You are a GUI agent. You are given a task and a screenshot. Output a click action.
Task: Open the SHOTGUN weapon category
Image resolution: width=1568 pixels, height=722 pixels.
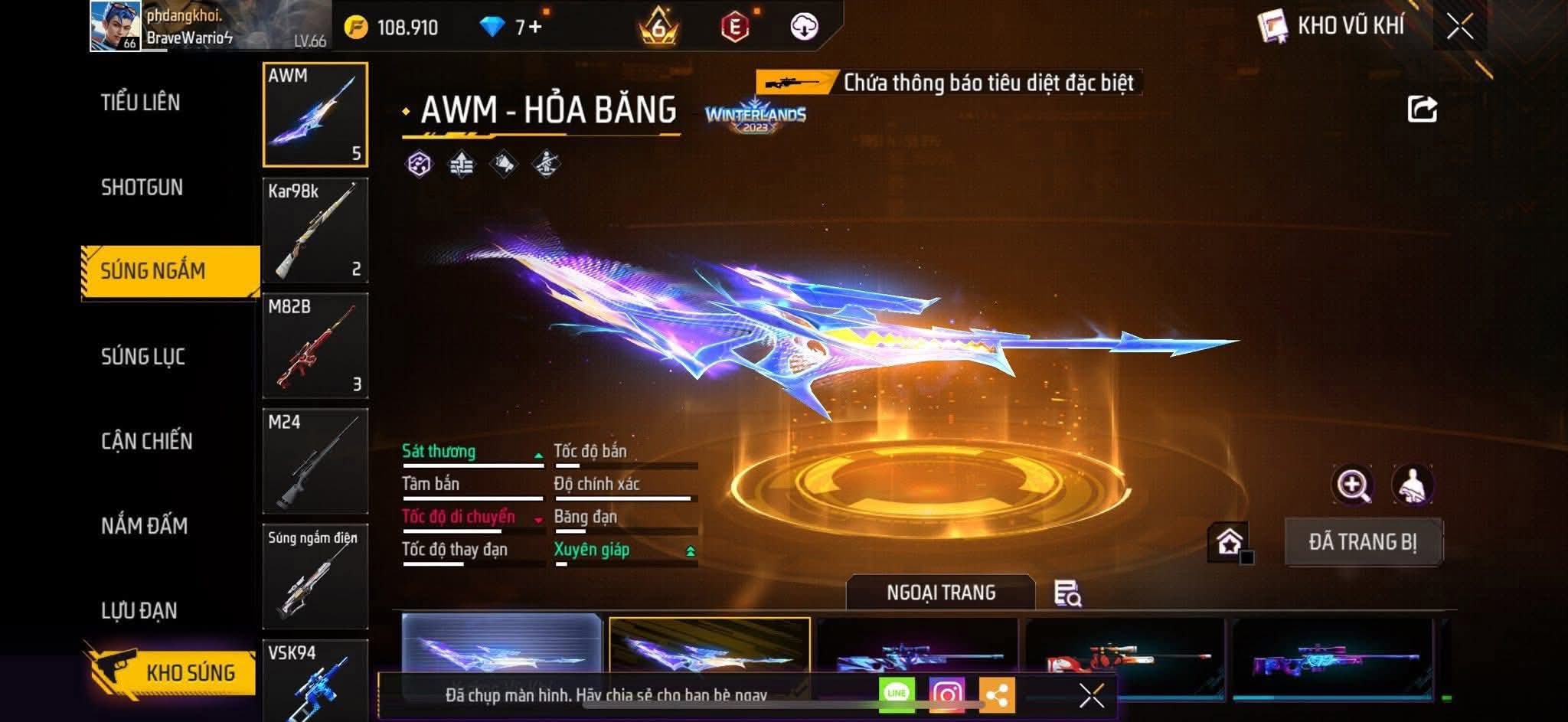142,188
